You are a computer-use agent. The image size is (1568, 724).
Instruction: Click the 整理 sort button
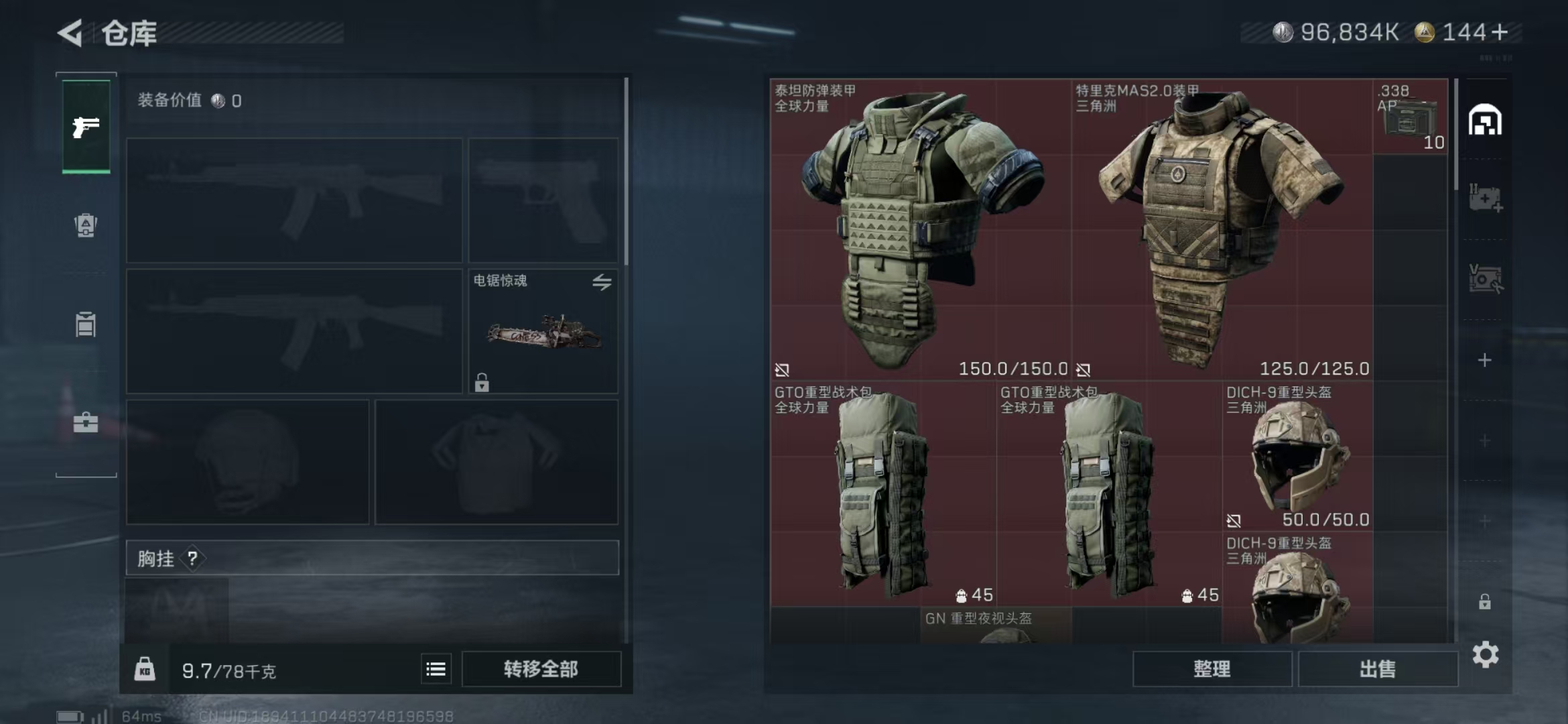1212,669
